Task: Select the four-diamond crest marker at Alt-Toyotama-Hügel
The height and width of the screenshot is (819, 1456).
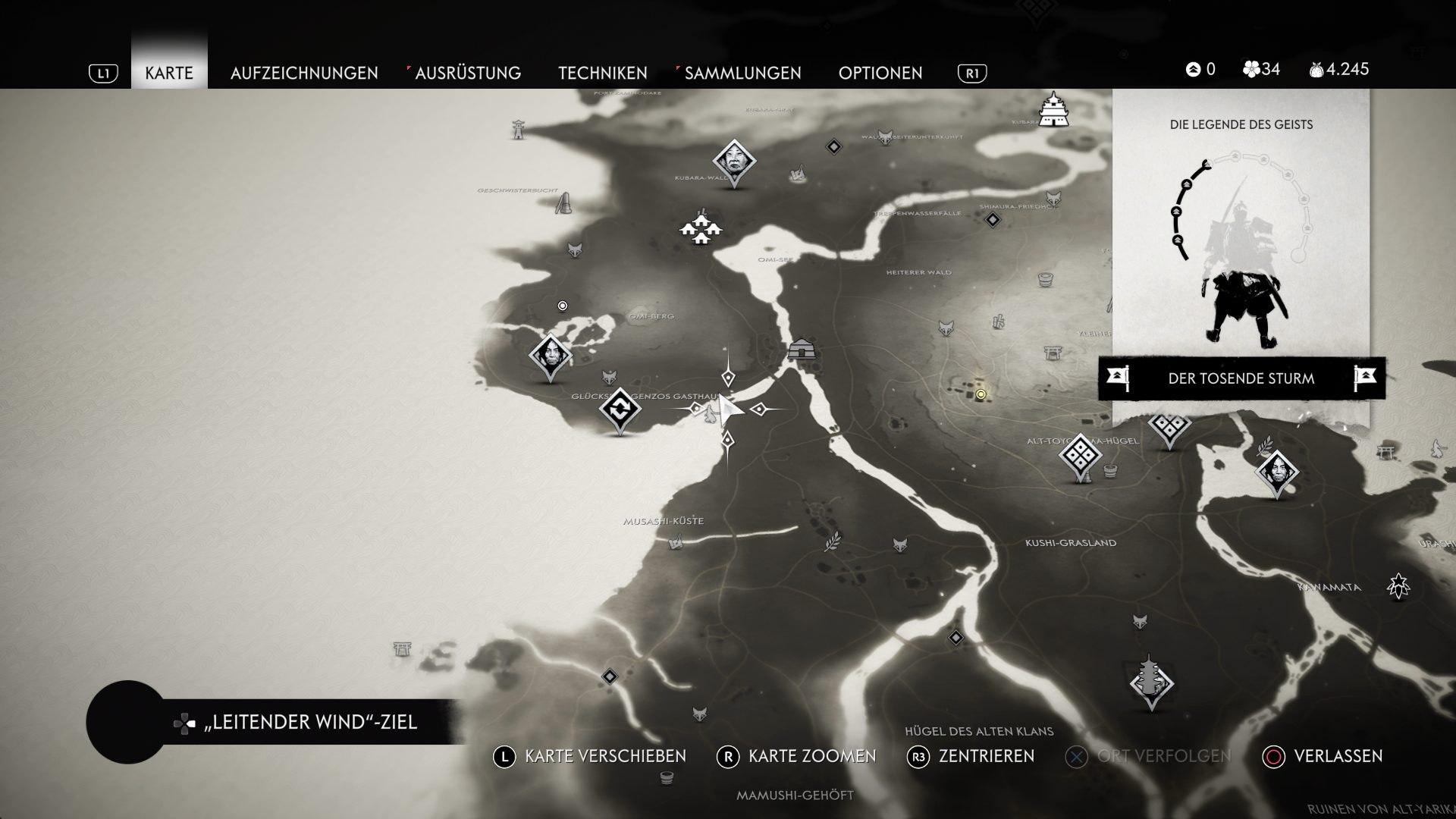Action: coord(1080,457)
